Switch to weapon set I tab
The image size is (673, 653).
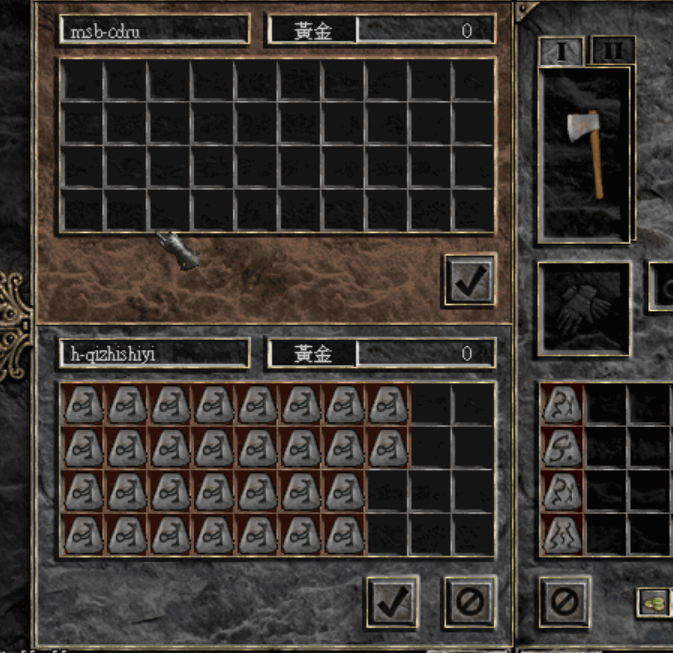562,51
